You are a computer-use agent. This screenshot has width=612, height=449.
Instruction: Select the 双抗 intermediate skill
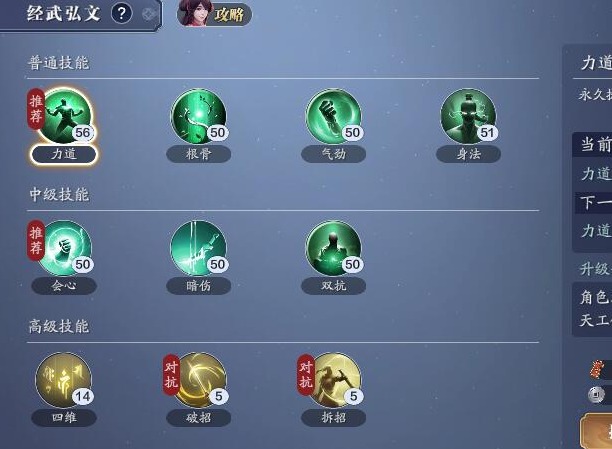click(x=333, y=248)
